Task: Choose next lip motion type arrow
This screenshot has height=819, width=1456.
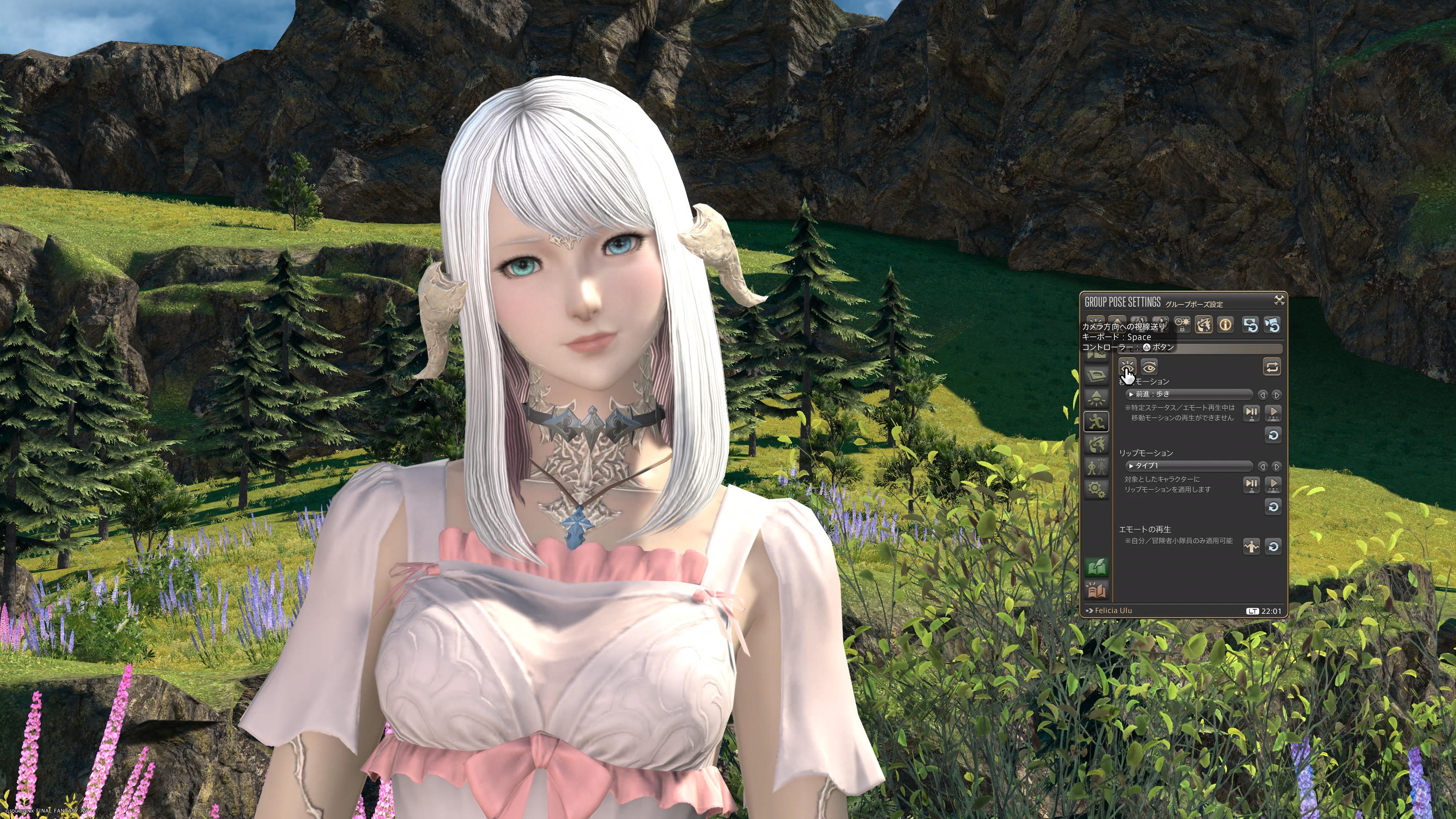Action: tap(1276, 466)
